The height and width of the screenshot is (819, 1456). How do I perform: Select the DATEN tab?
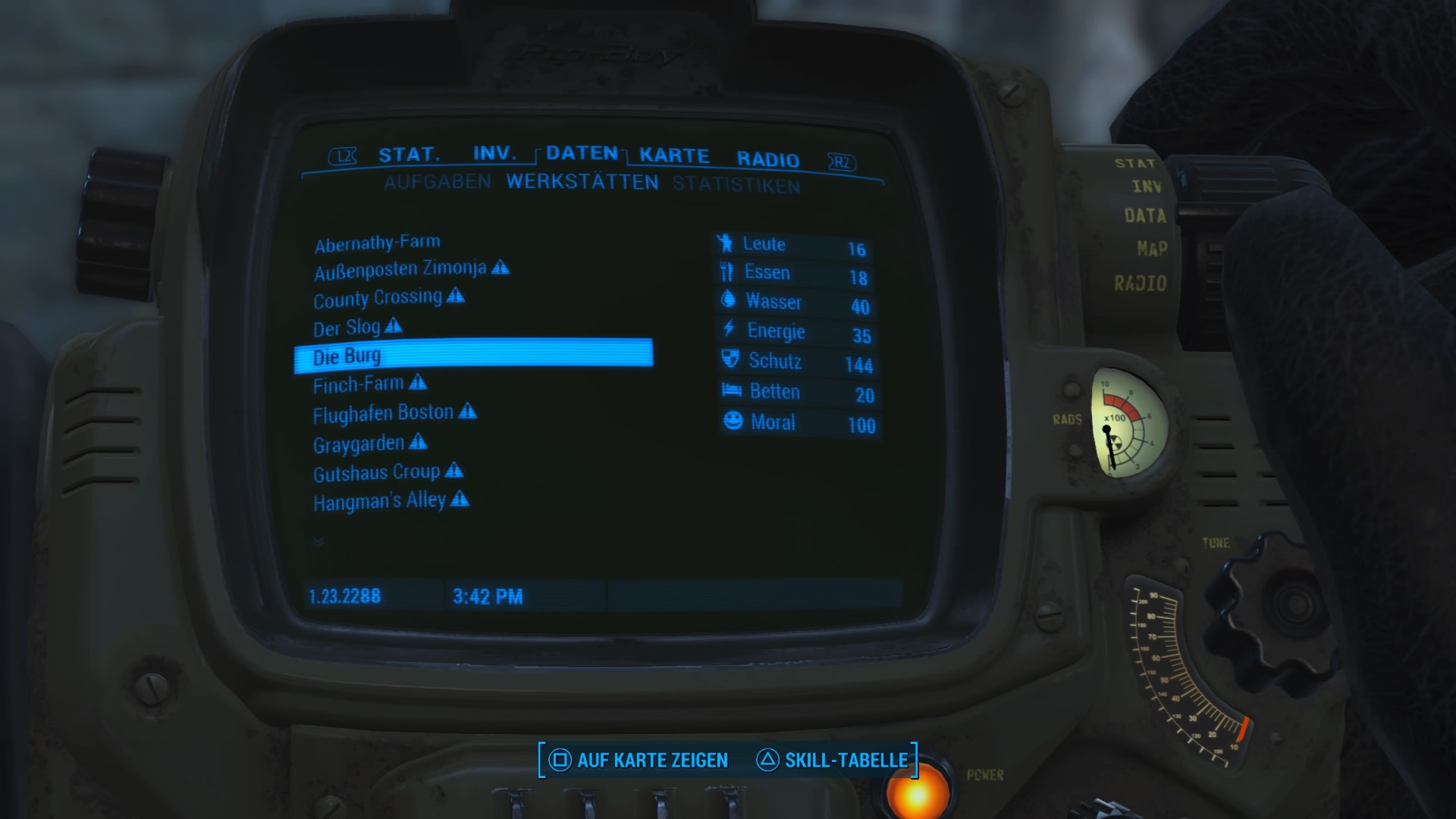(582, 153)
